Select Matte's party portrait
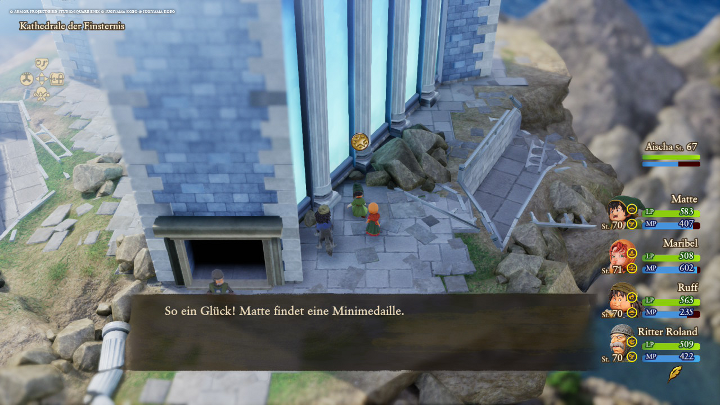Screen dimensions: 720x405 618,211
